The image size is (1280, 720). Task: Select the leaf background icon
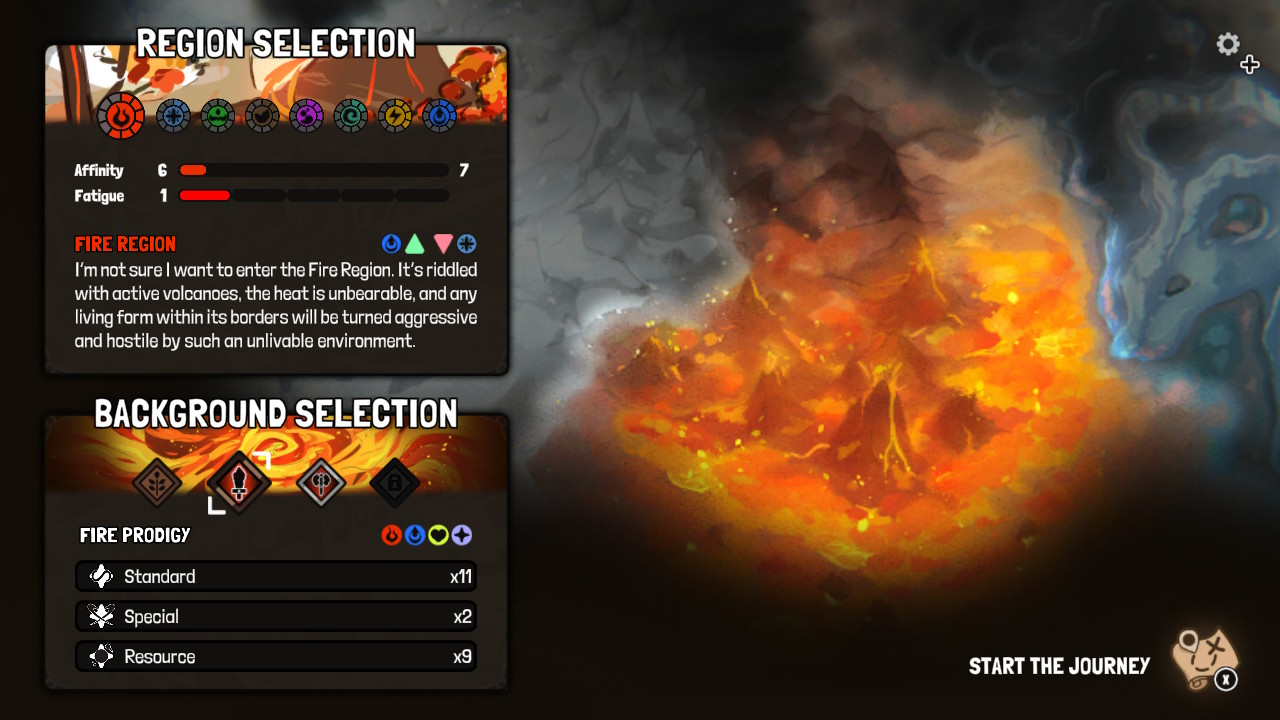coord(158,482)
